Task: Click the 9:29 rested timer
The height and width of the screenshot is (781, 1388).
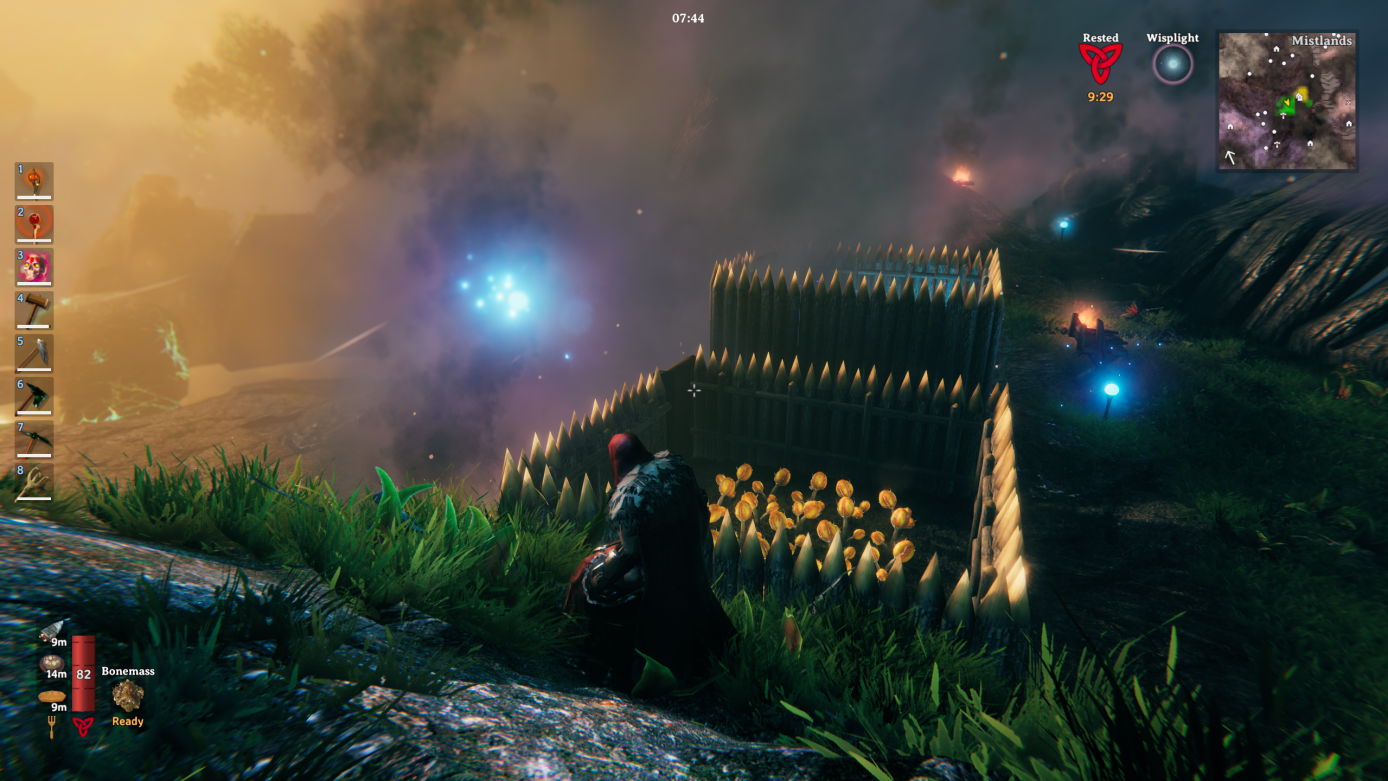Action: click(1100, 97)
